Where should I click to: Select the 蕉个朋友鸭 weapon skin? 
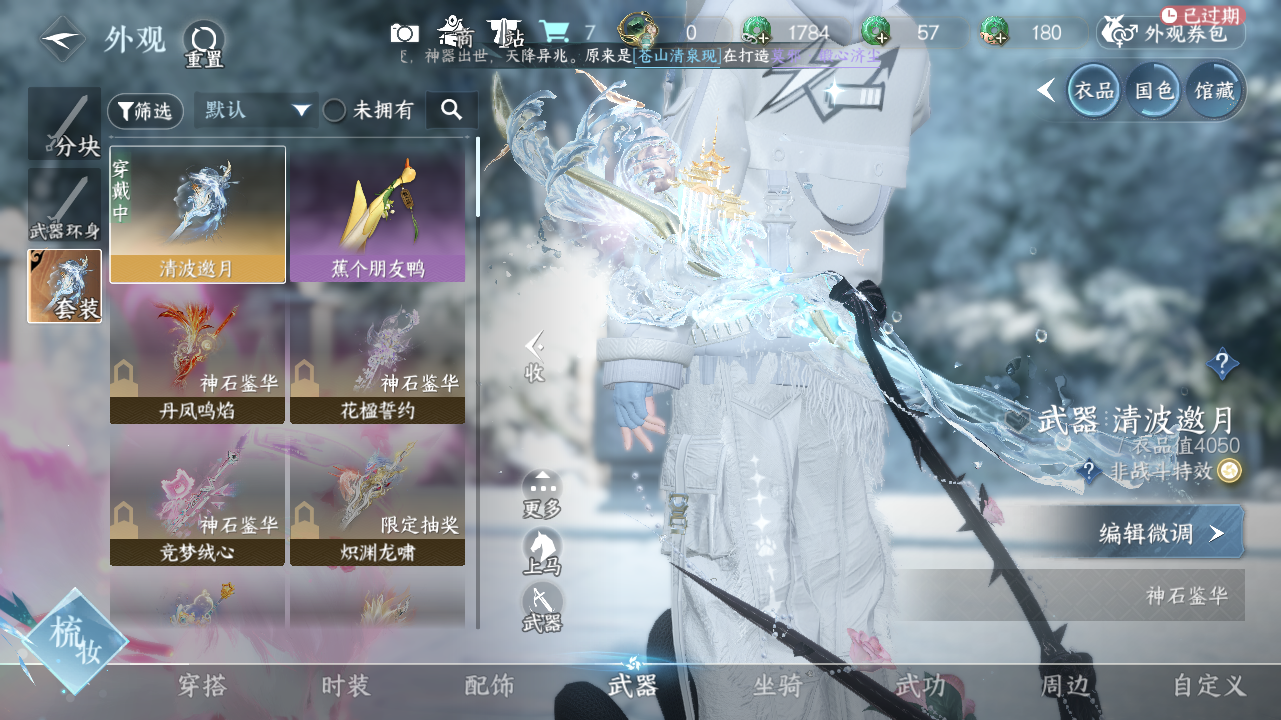(377, 213)
